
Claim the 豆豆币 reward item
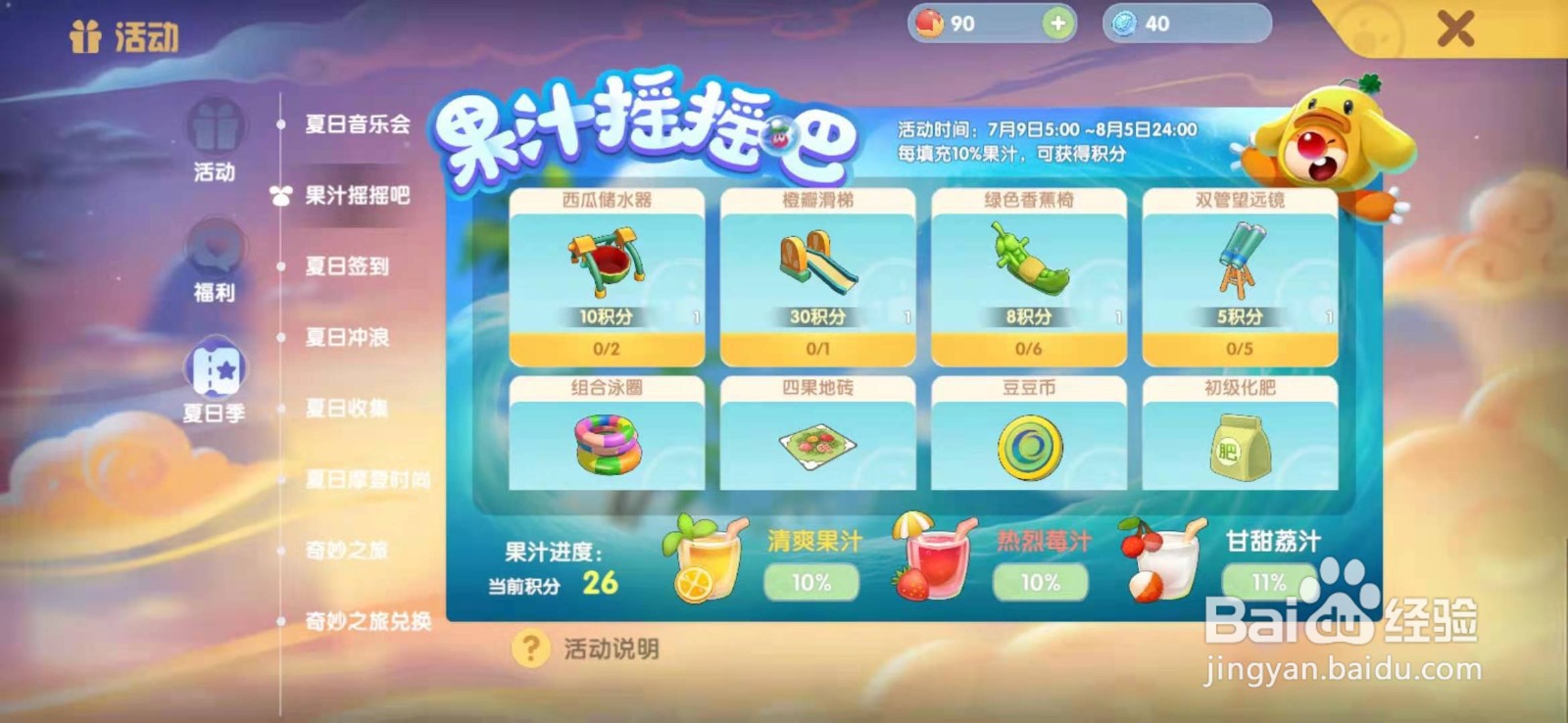click(1028, 441)
